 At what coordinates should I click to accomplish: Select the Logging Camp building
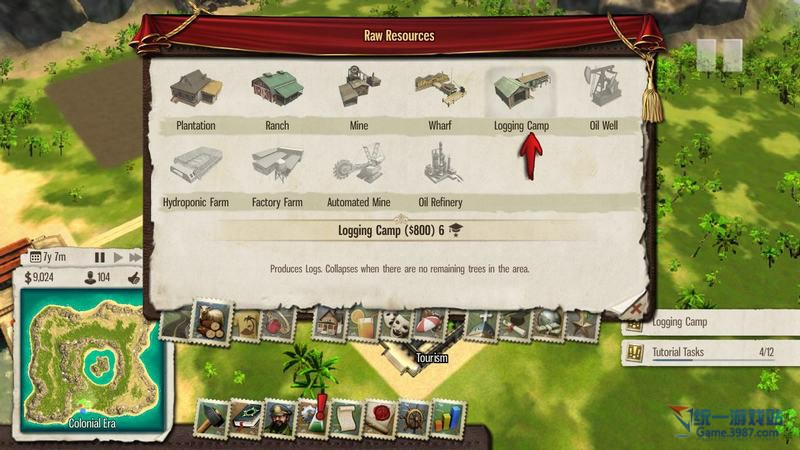tap(521, 93)
